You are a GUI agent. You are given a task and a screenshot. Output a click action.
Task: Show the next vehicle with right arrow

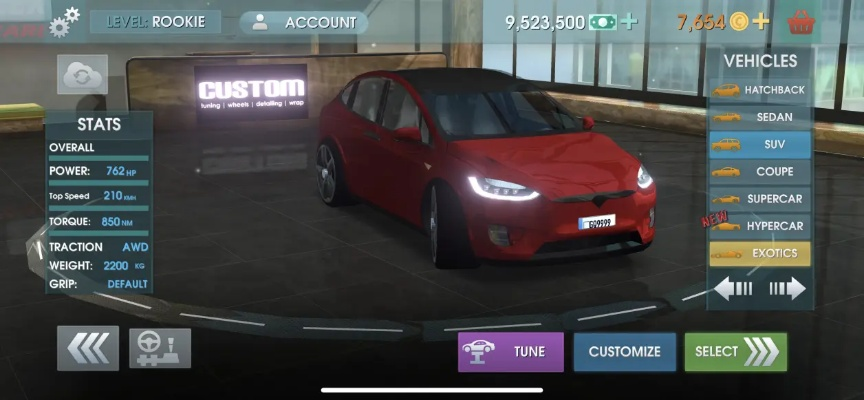[786, 289]
